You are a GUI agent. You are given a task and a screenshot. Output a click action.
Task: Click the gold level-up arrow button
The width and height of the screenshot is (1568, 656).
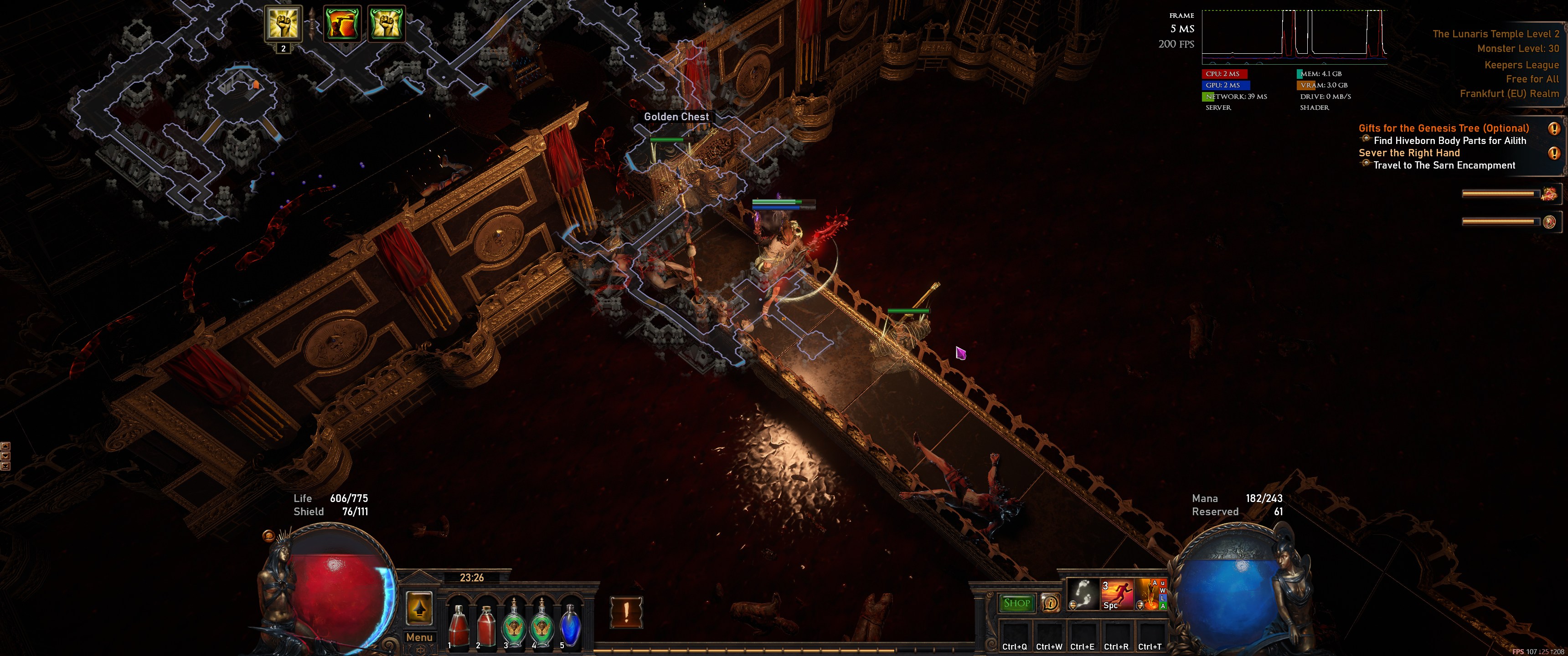click(419, 607)
